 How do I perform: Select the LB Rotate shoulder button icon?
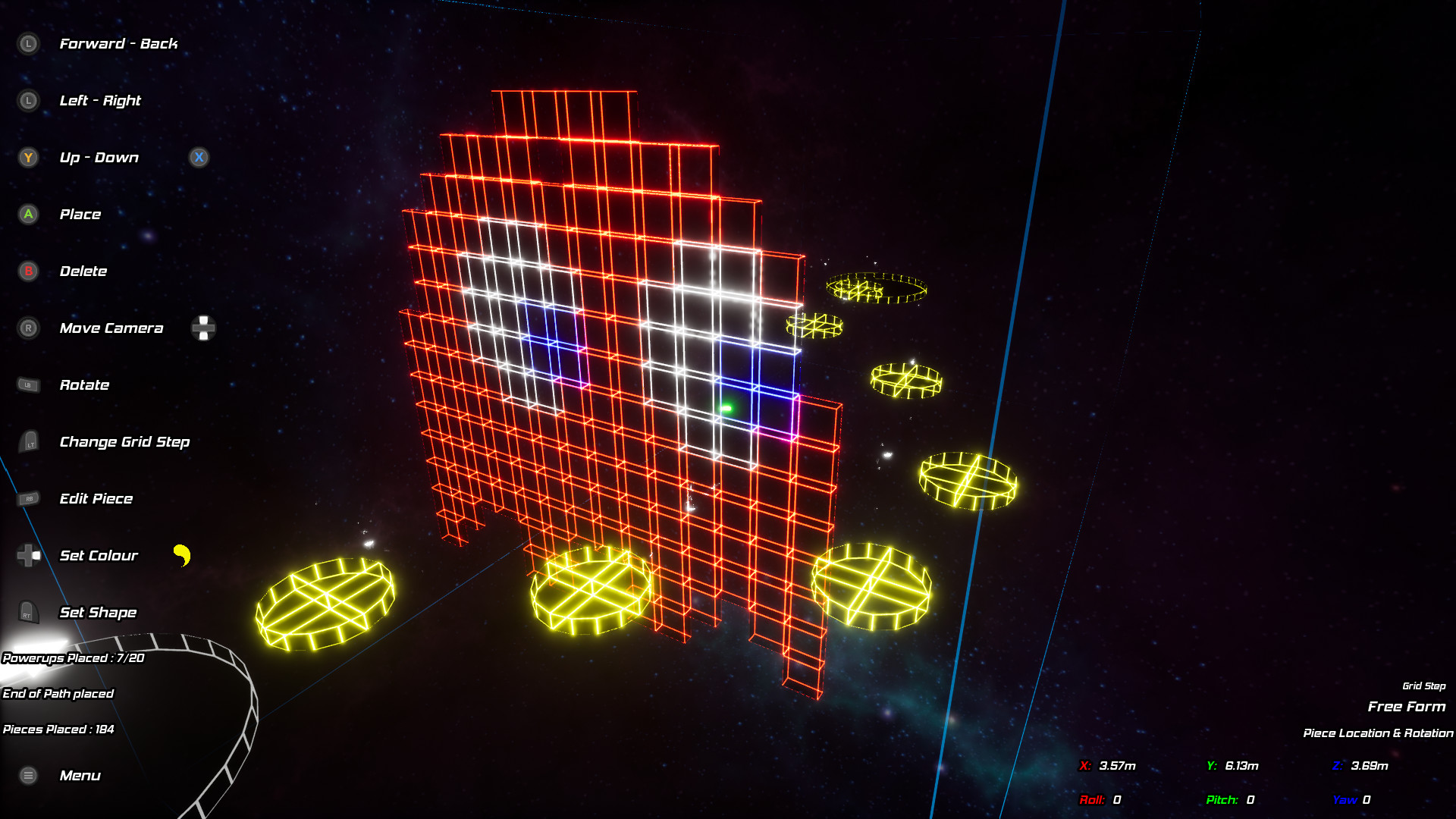point(28,385)
